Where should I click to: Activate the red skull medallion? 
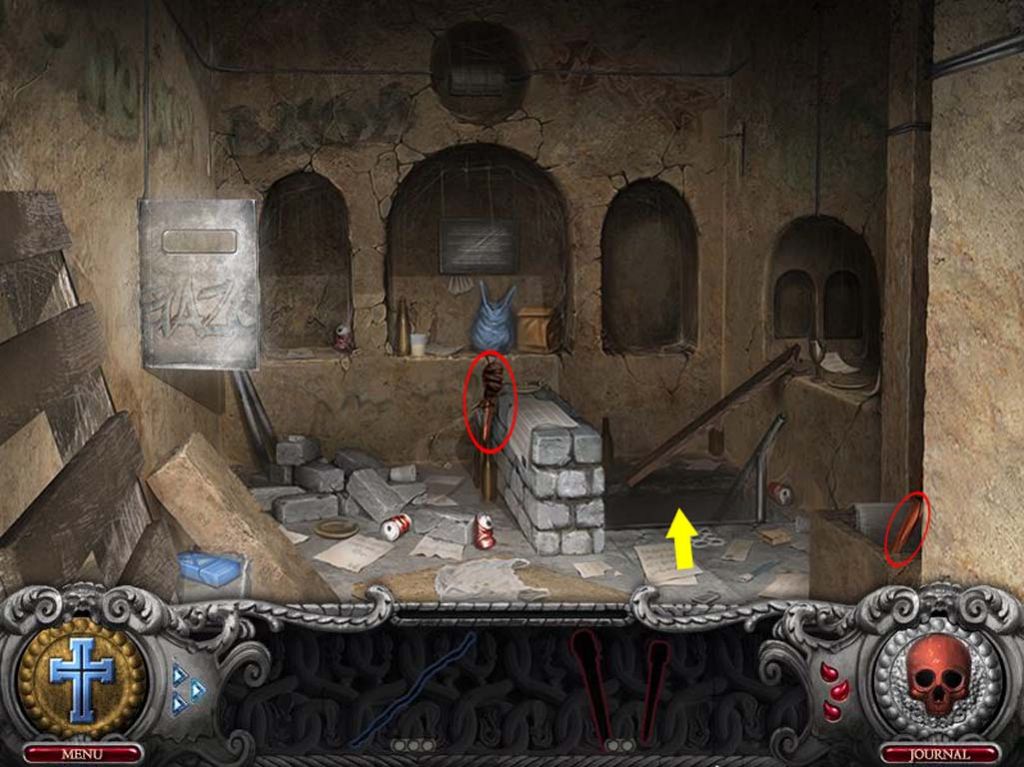coord(938,675)
